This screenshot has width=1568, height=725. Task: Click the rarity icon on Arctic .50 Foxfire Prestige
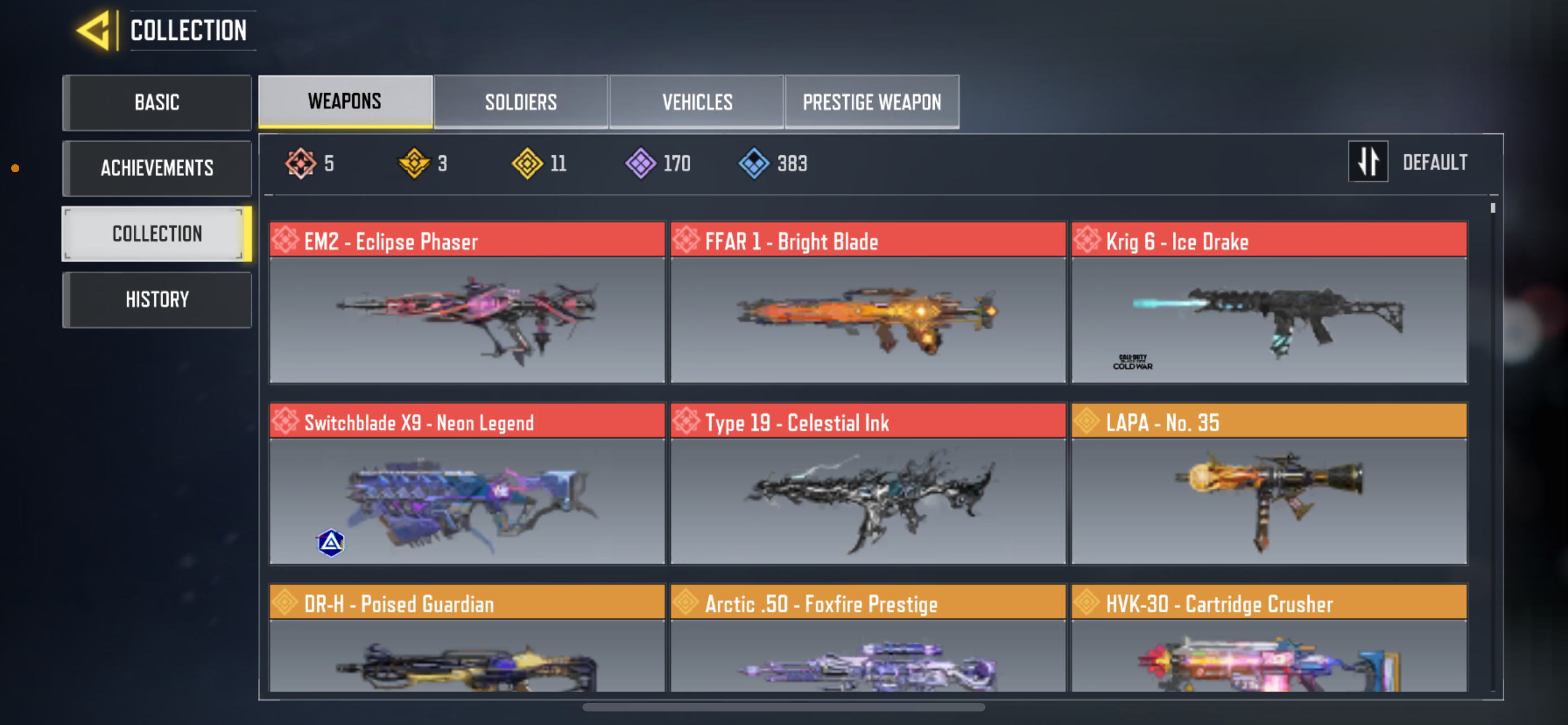[x=686, y=602]
